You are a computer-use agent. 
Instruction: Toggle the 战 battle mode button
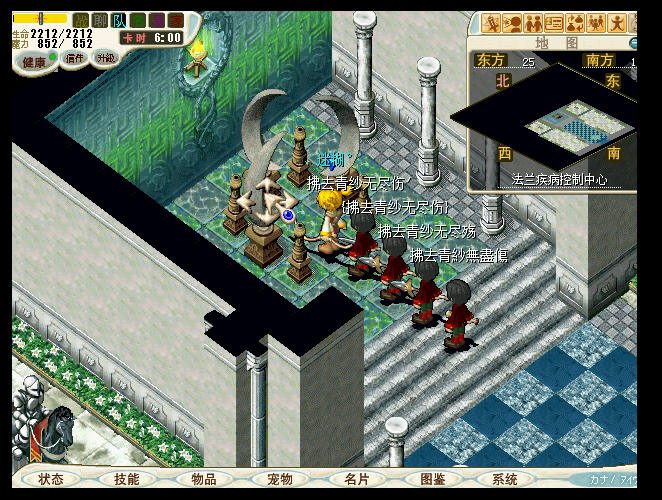click(81, 20)
